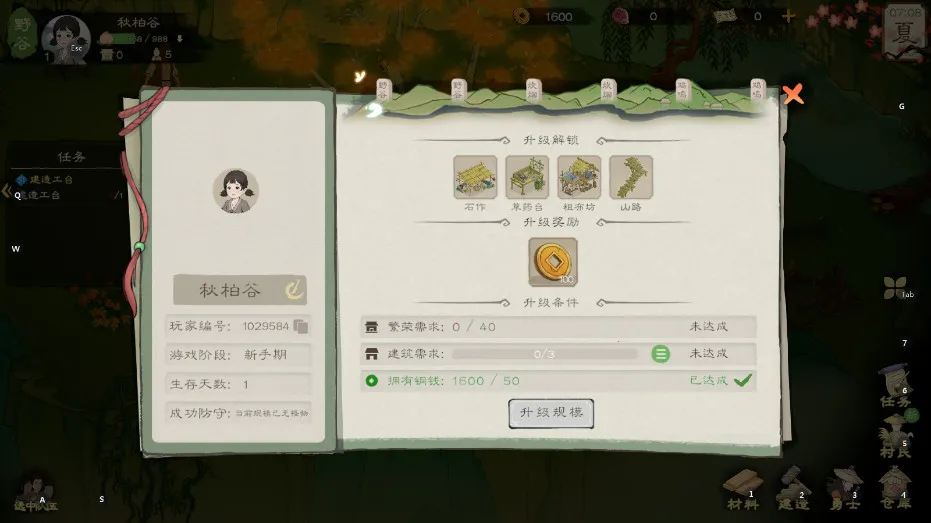Open the 仓库 warehouse menu
This screenshot has height=523, width=931.
point(895,488)
